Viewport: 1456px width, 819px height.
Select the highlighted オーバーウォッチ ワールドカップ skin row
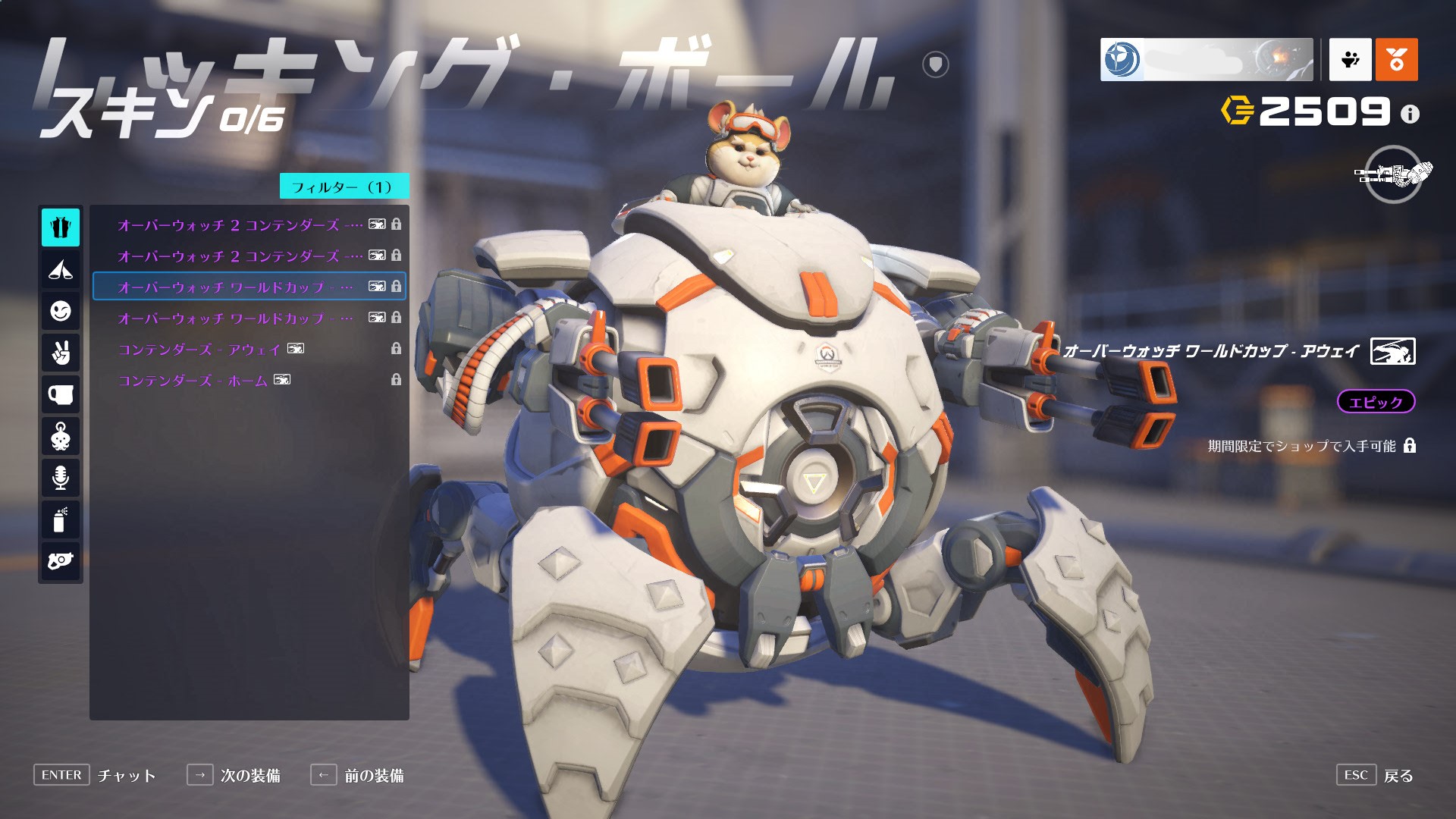[249, 287]
